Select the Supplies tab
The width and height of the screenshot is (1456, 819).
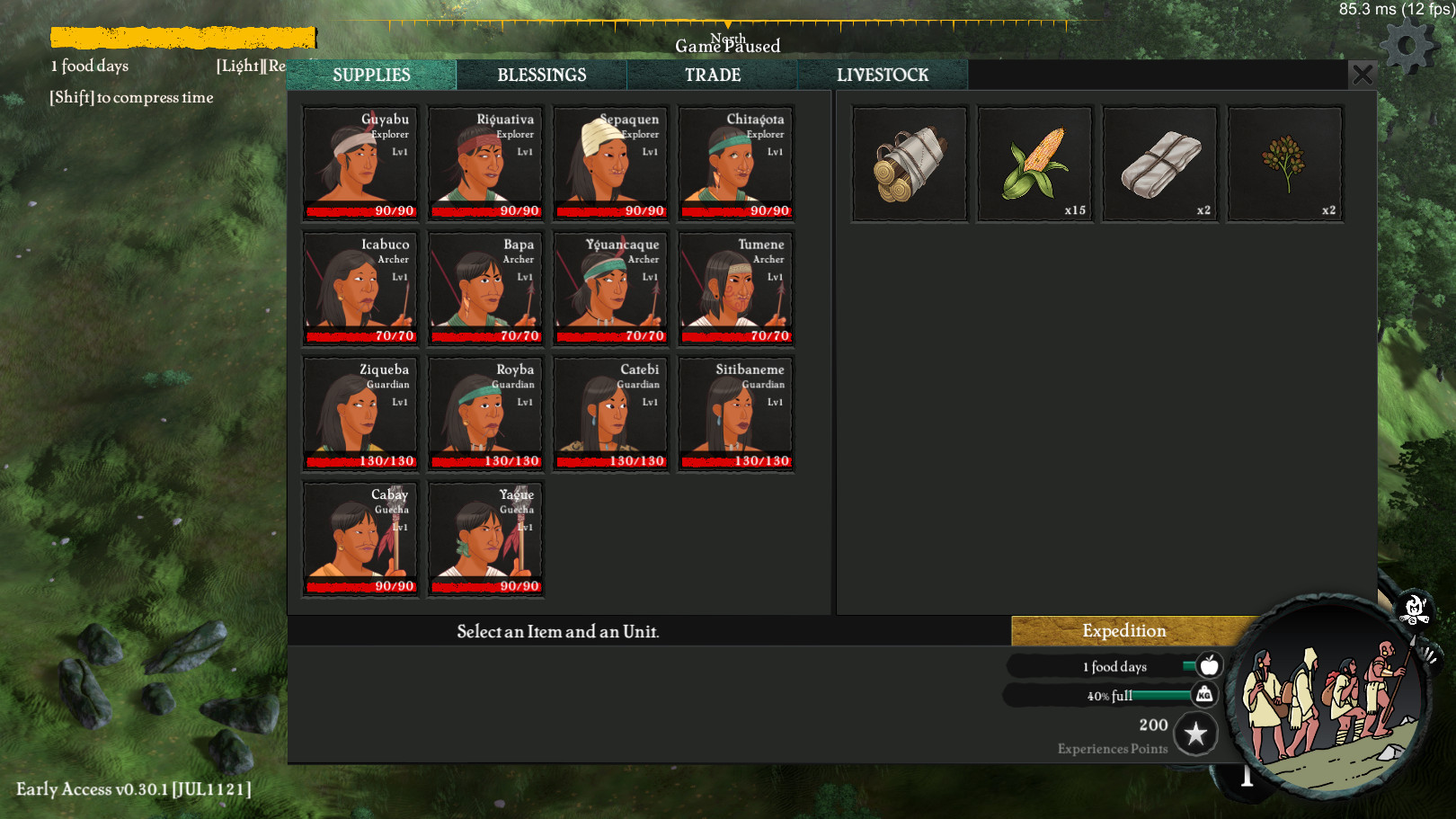(371, 76)
